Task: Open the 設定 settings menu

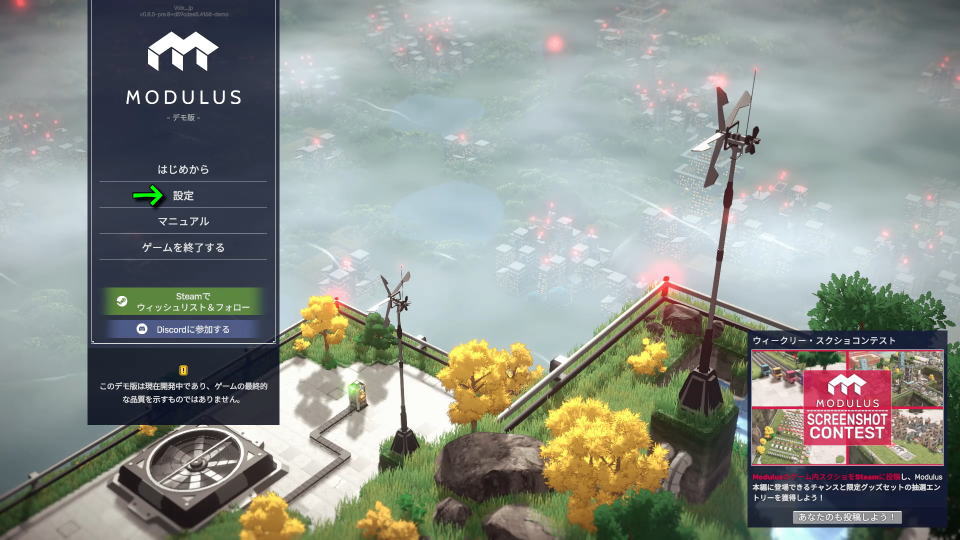Action: click(x=183, y=195)
